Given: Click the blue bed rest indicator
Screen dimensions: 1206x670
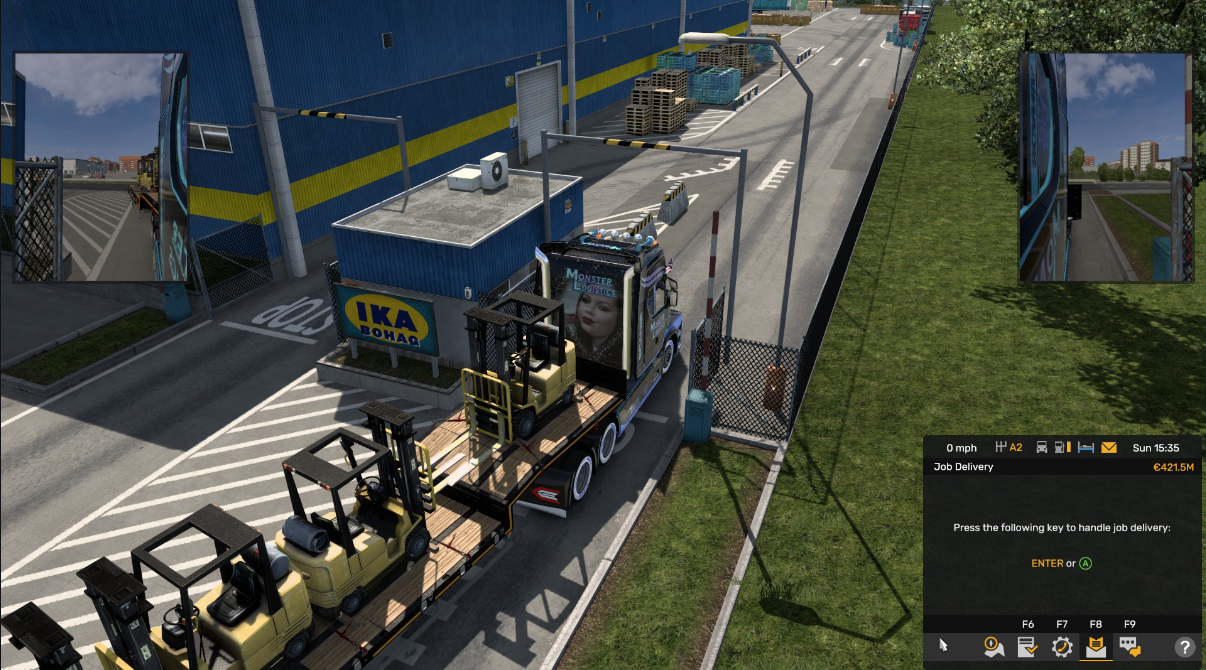Looking at the screenshot, I should click(1086, 448).
